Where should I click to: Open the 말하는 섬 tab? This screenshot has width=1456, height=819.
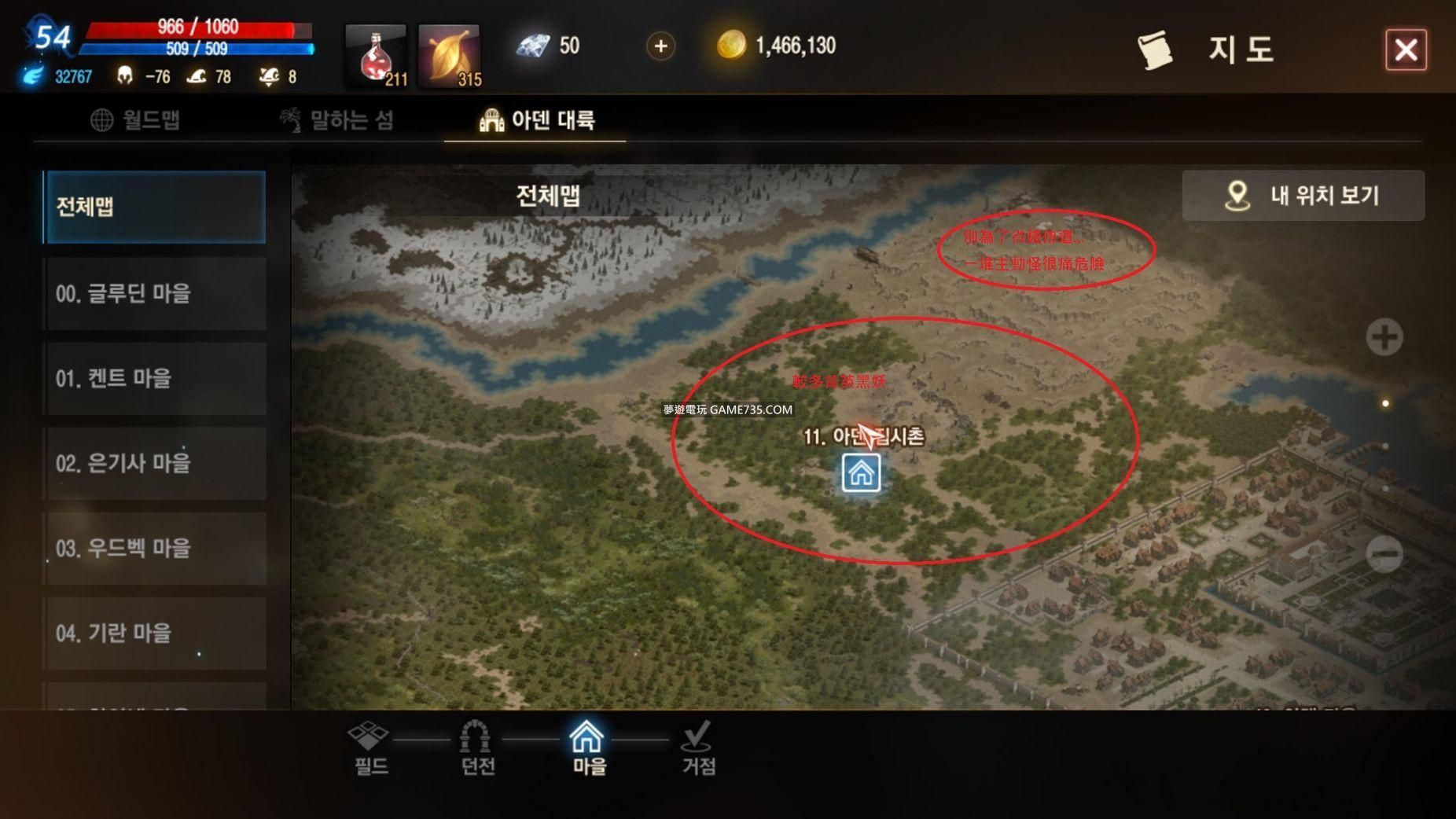point(337,120)
